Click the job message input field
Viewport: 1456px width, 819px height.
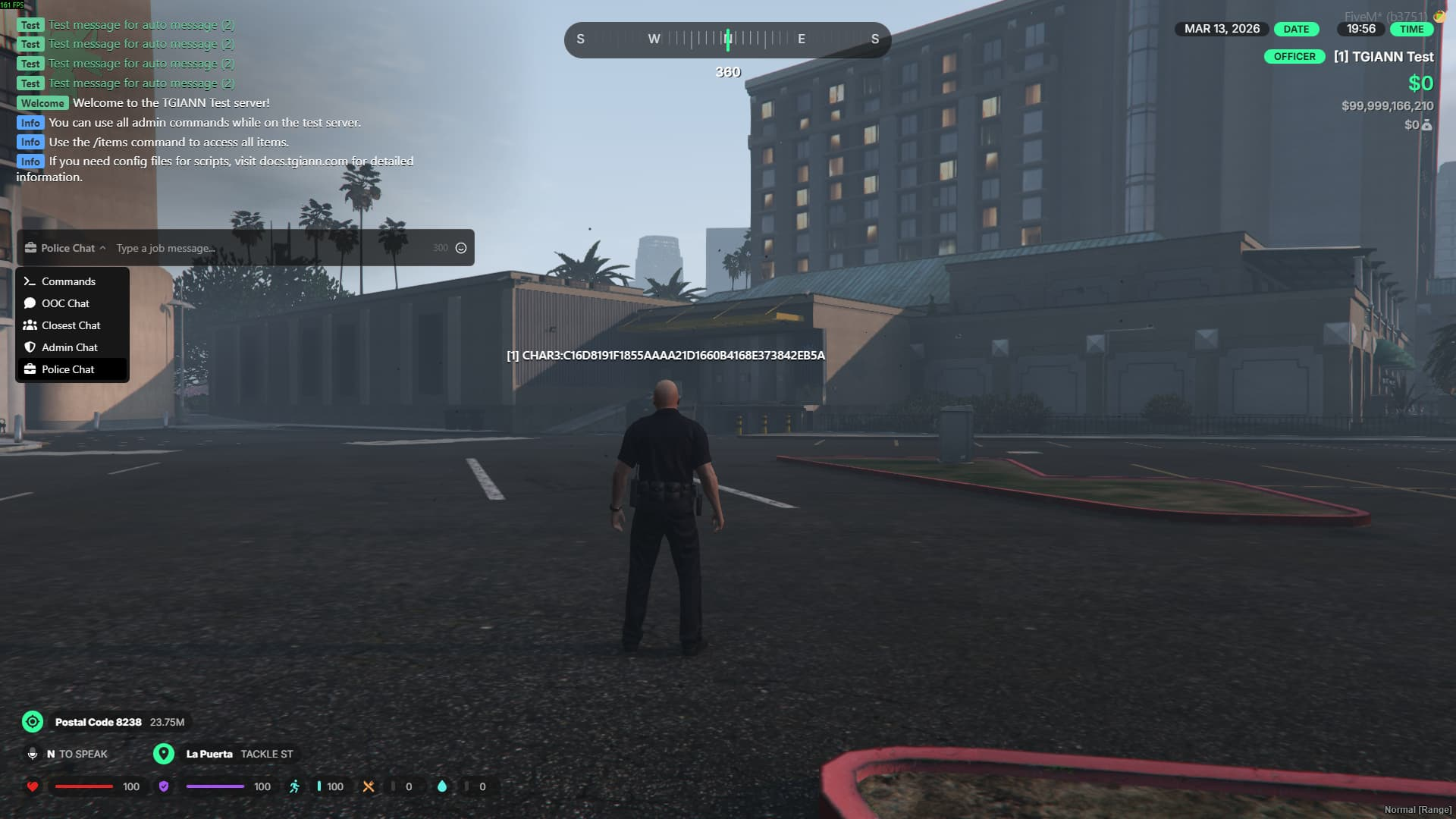(x=227, y=248)
